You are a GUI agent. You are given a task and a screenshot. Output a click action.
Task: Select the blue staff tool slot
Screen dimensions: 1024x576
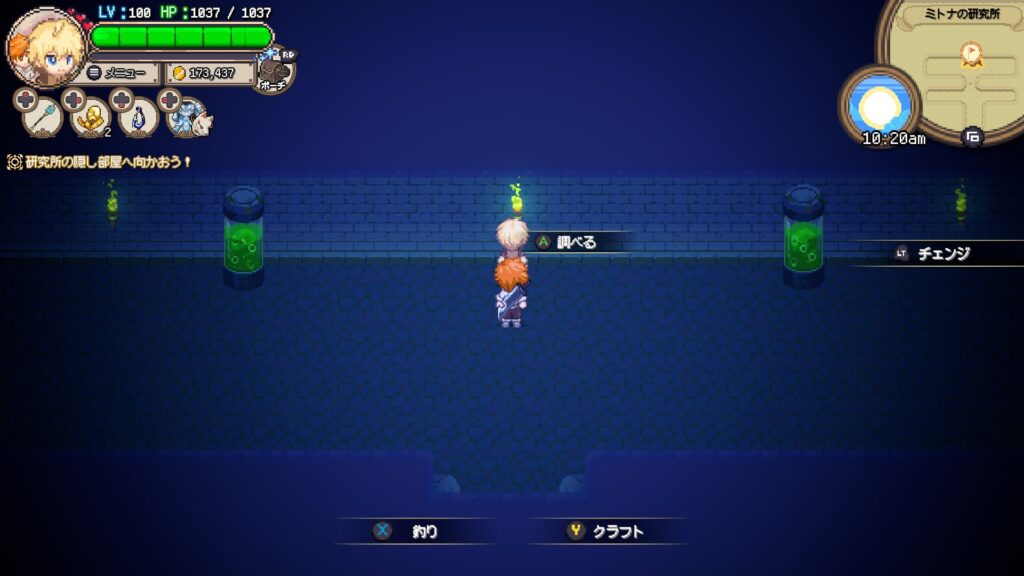pos(42,118)
